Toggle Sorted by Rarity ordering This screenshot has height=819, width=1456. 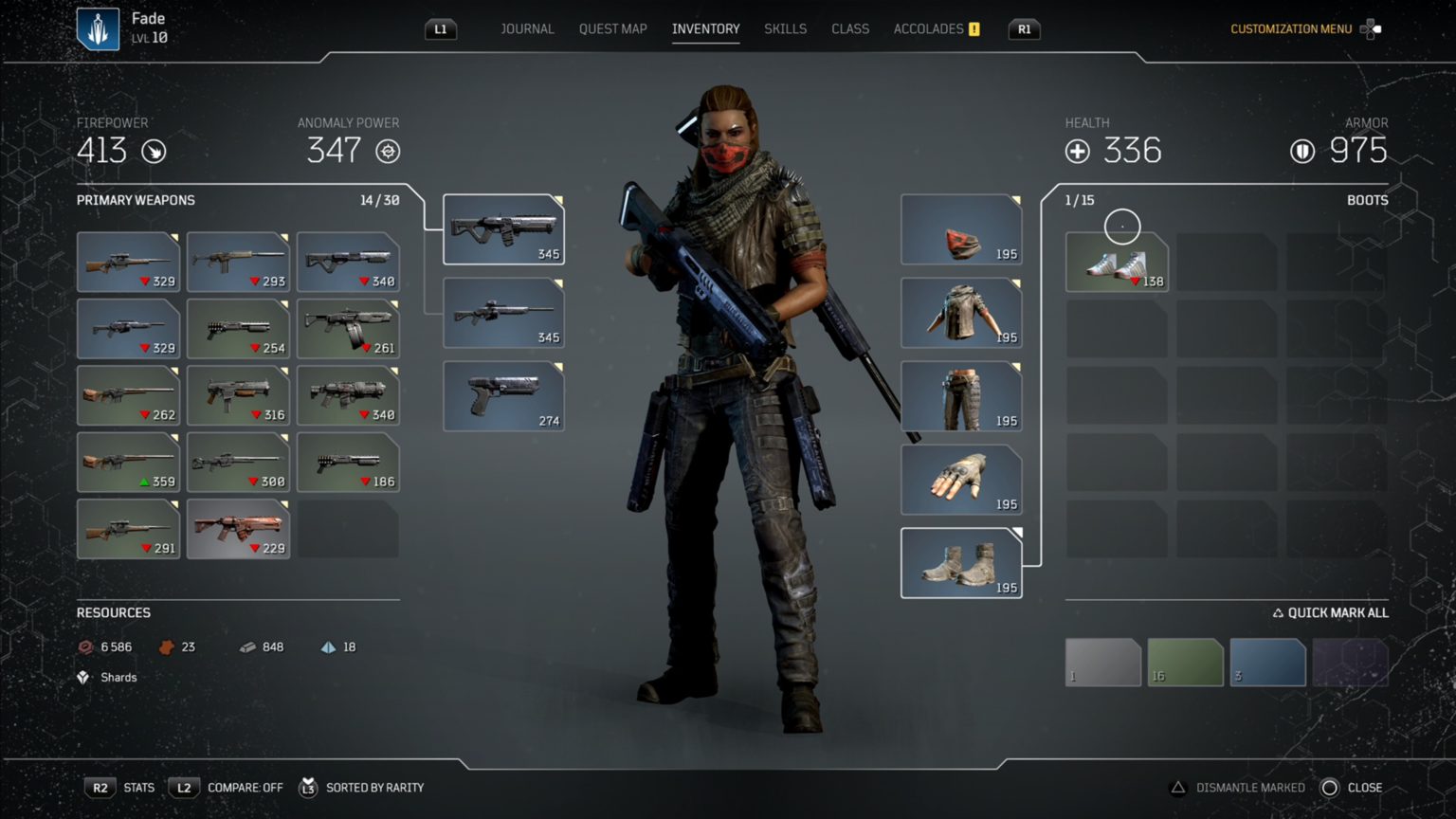[374, 787]
